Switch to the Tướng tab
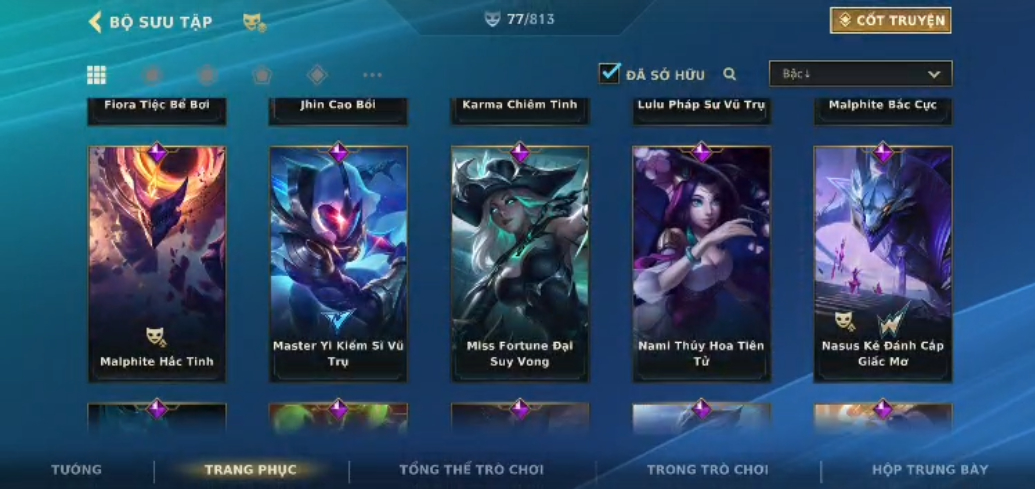 tap(76, 469)
